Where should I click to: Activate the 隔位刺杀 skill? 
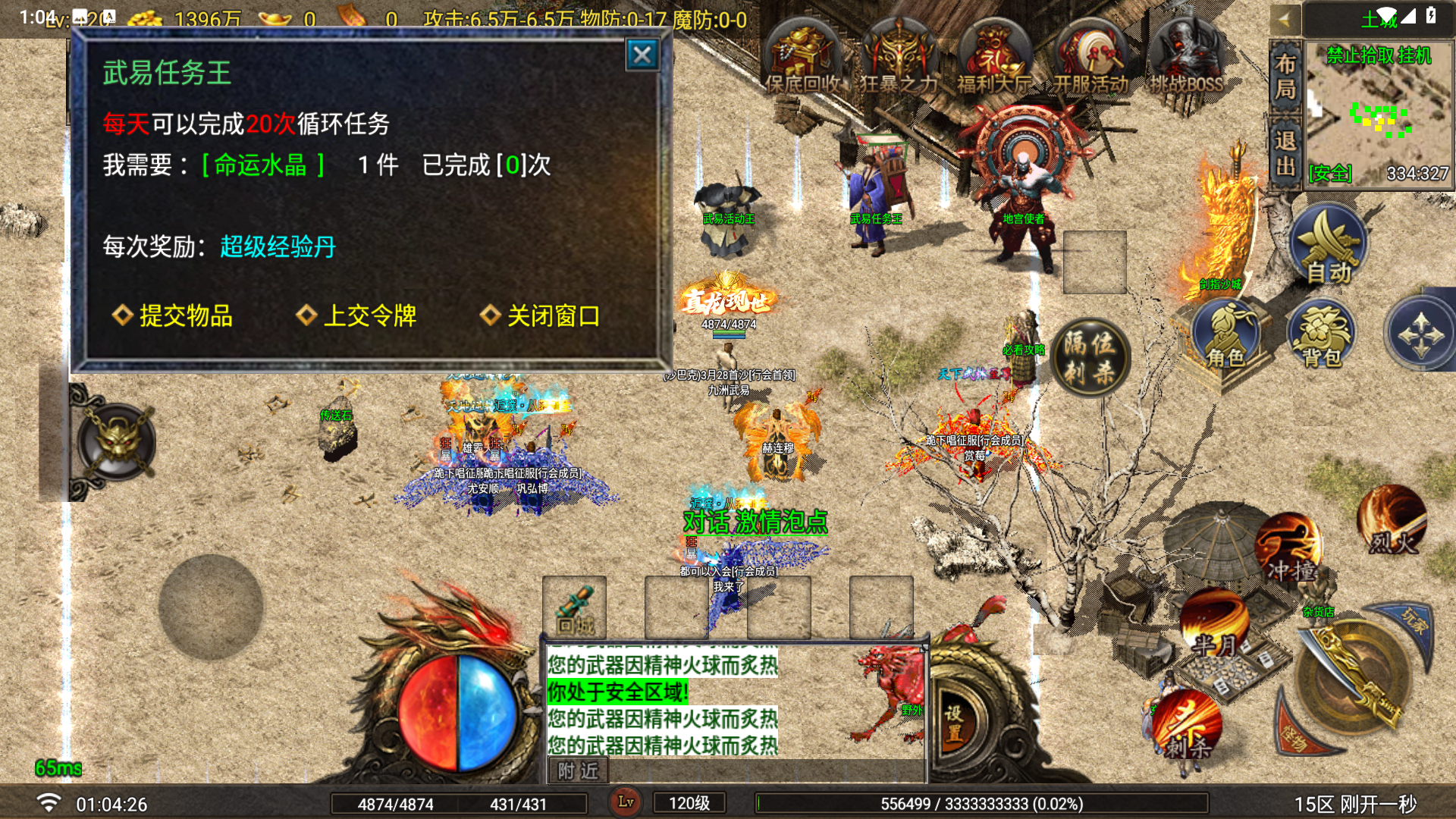point(1090,357)
